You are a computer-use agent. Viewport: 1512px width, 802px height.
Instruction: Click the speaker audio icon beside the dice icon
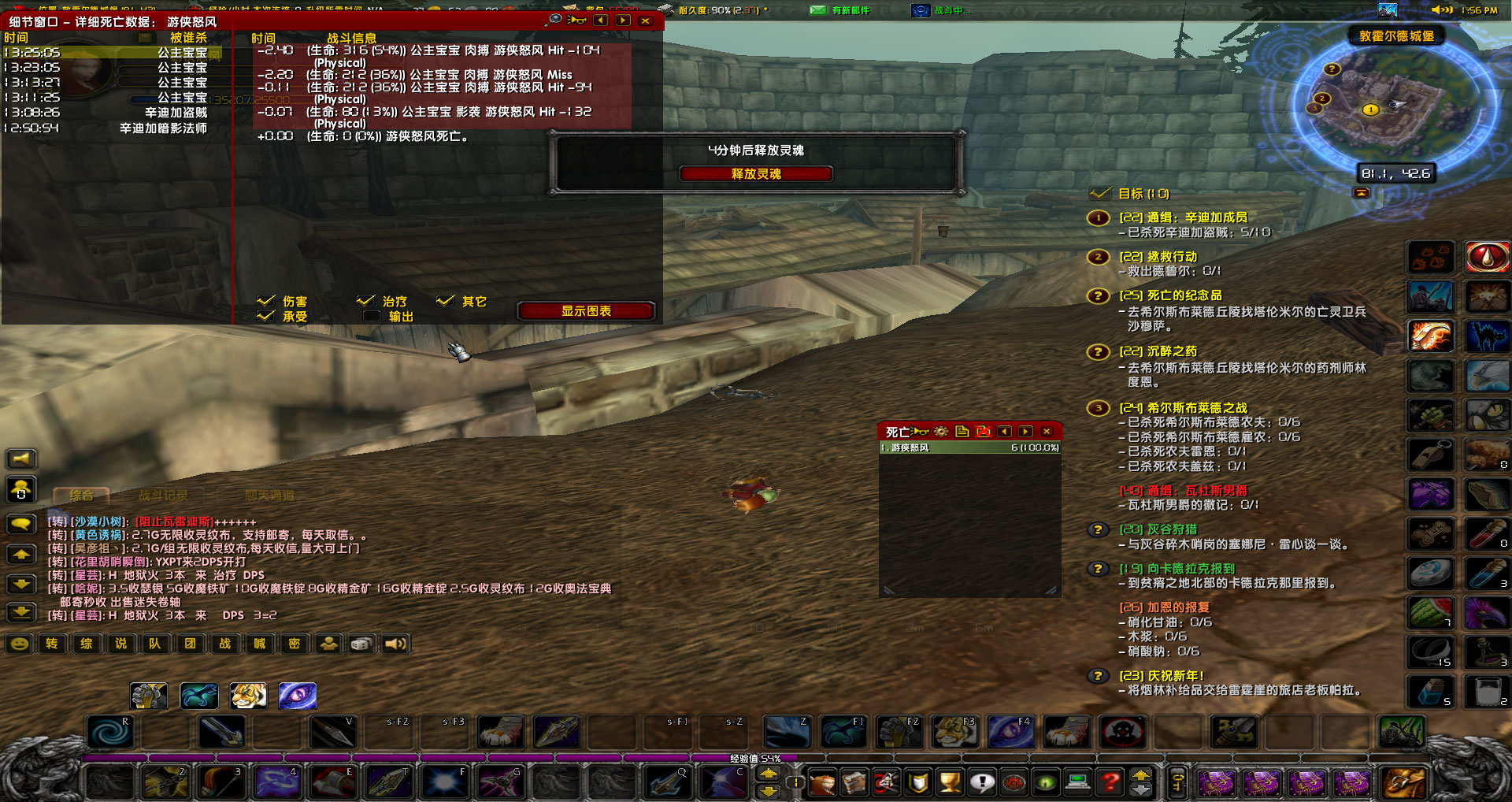click(395, 644)
